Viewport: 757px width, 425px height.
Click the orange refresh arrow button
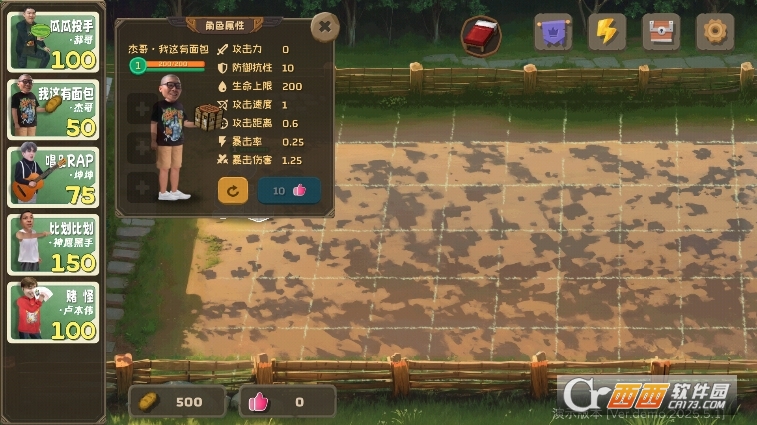233,190
